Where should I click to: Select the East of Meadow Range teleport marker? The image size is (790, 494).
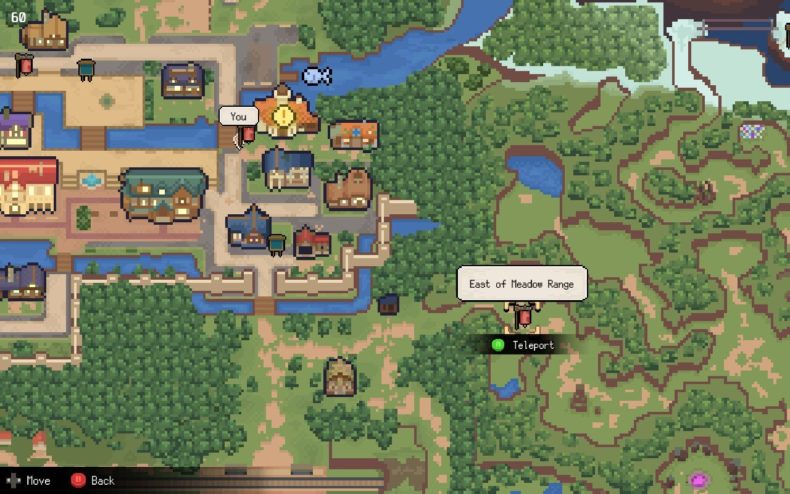(522, 318)
